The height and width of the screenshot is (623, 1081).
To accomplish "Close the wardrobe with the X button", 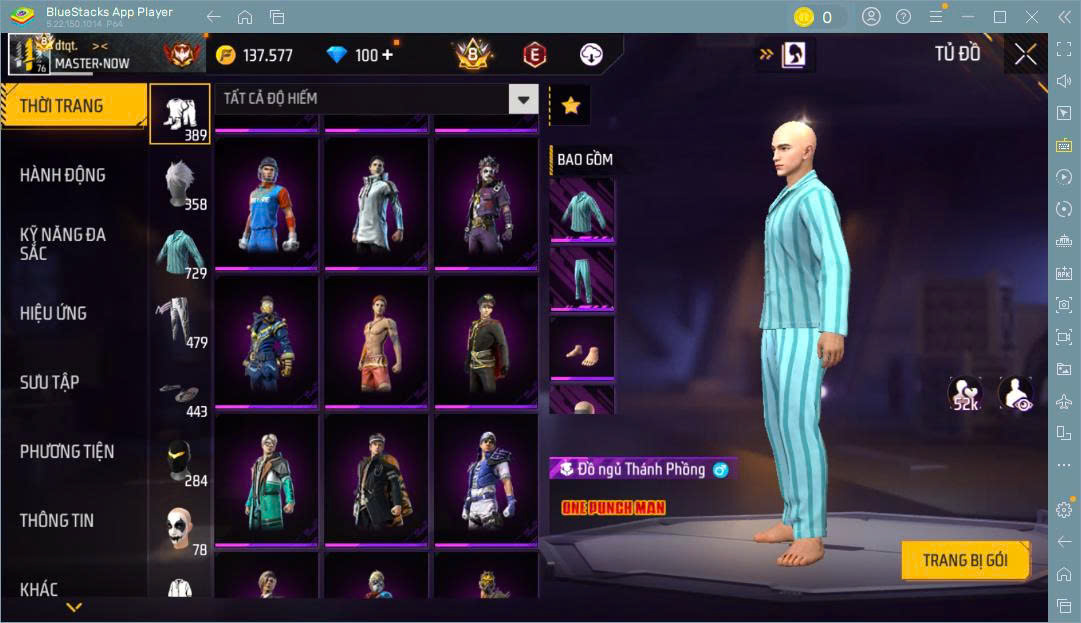I will point(1025,55).
